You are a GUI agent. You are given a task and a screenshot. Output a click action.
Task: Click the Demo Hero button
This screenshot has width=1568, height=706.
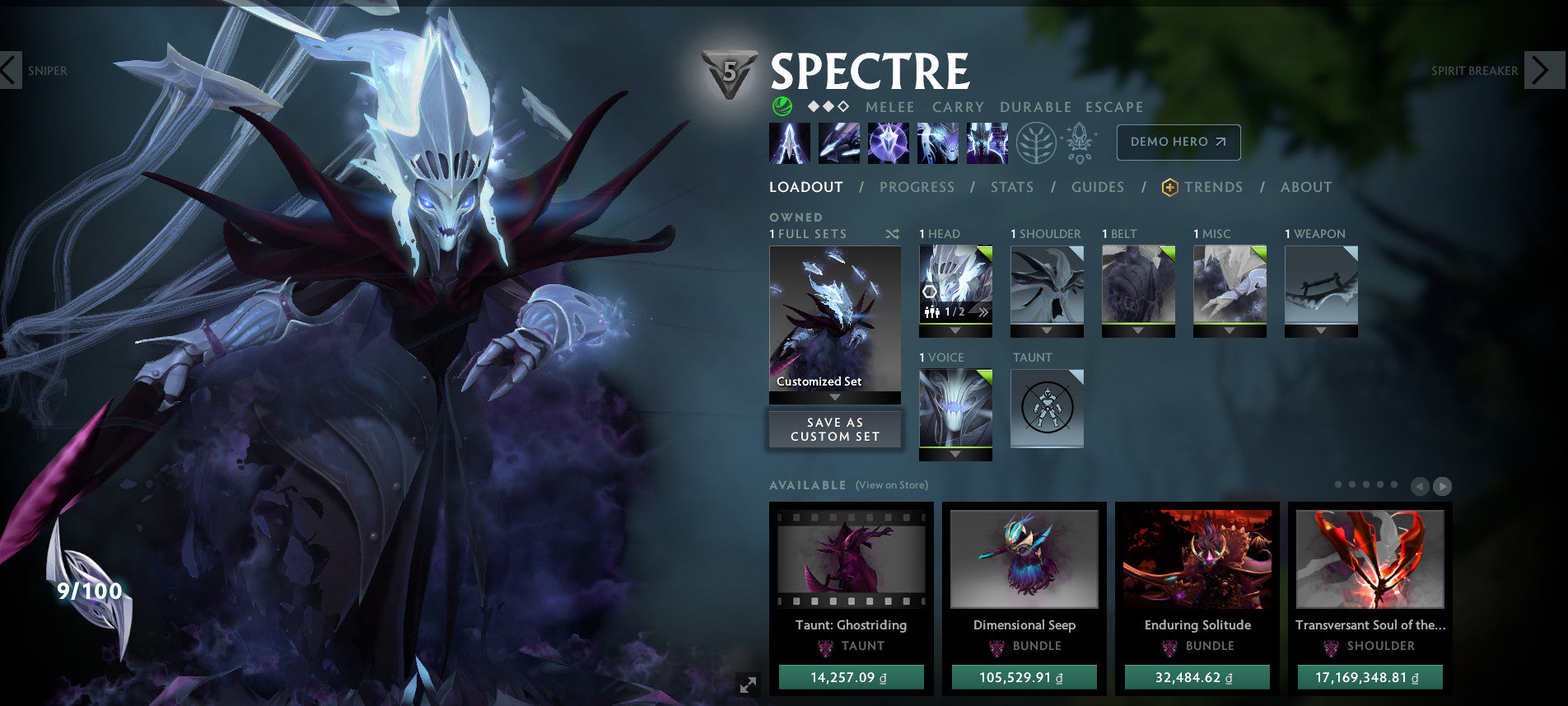point(1178,142)
